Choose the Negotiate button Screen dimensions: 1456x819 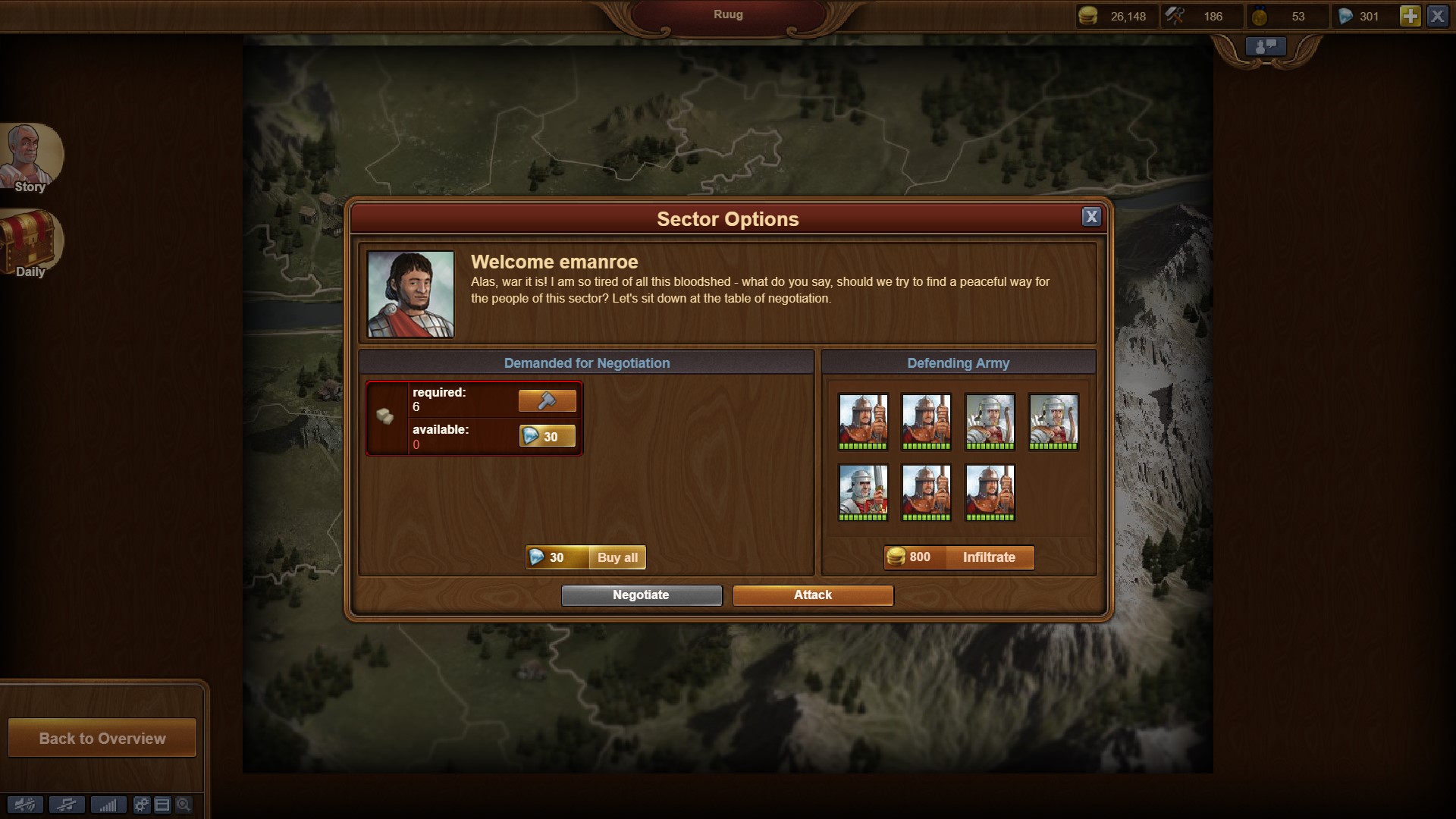pyautogui.click(x=641, y=595)
